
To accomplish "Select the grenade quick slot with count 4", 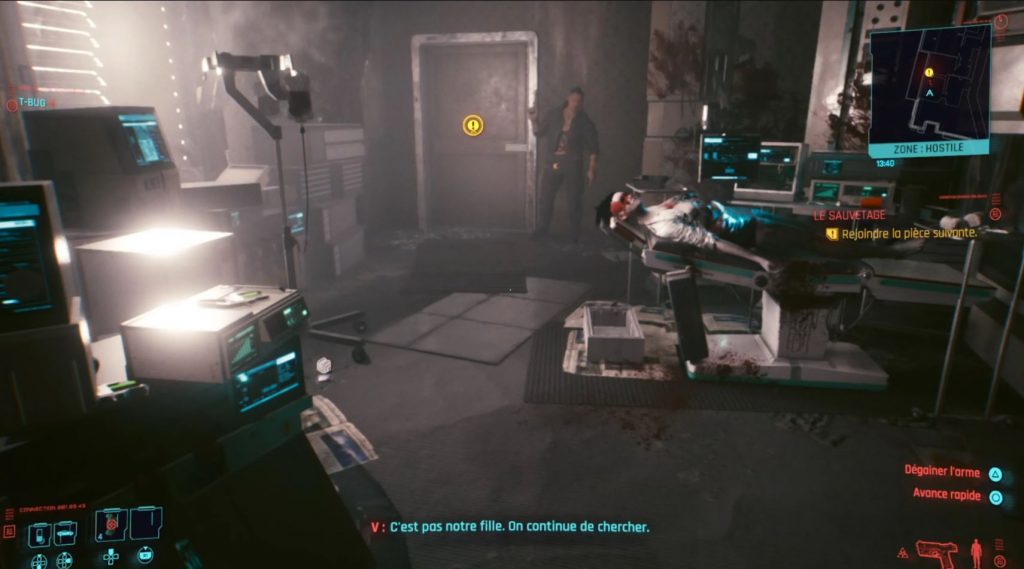I will [x=111, y=524].
